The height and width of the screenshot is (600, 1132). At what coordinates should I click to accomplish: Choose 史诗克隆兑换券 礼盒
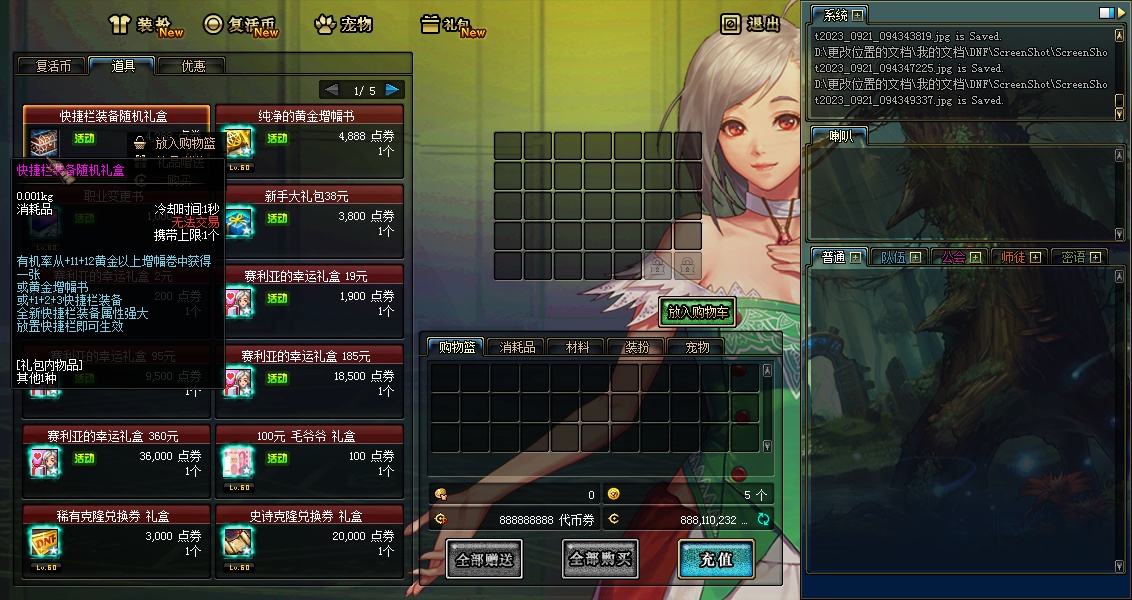309,516
